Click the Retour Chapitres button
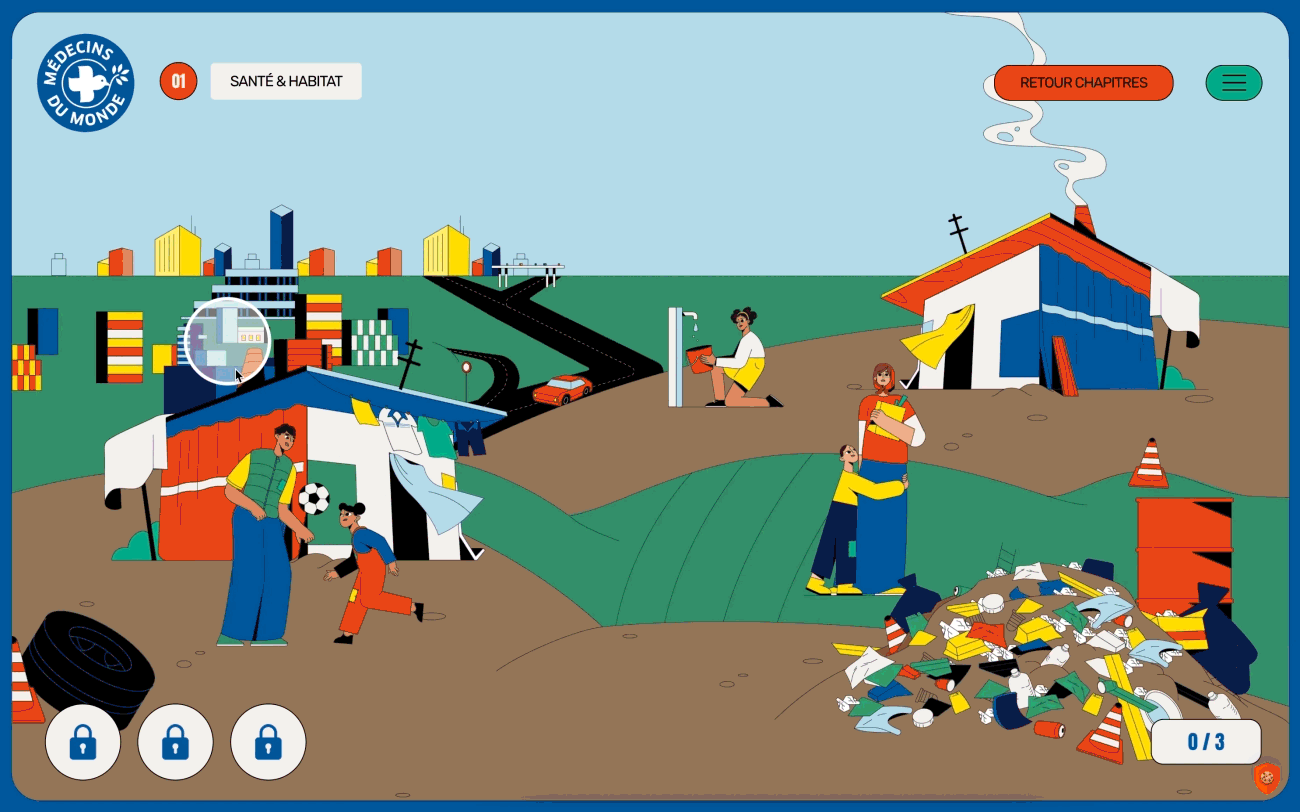This screenshot has width=1300, height=812. pos(1083,83)
